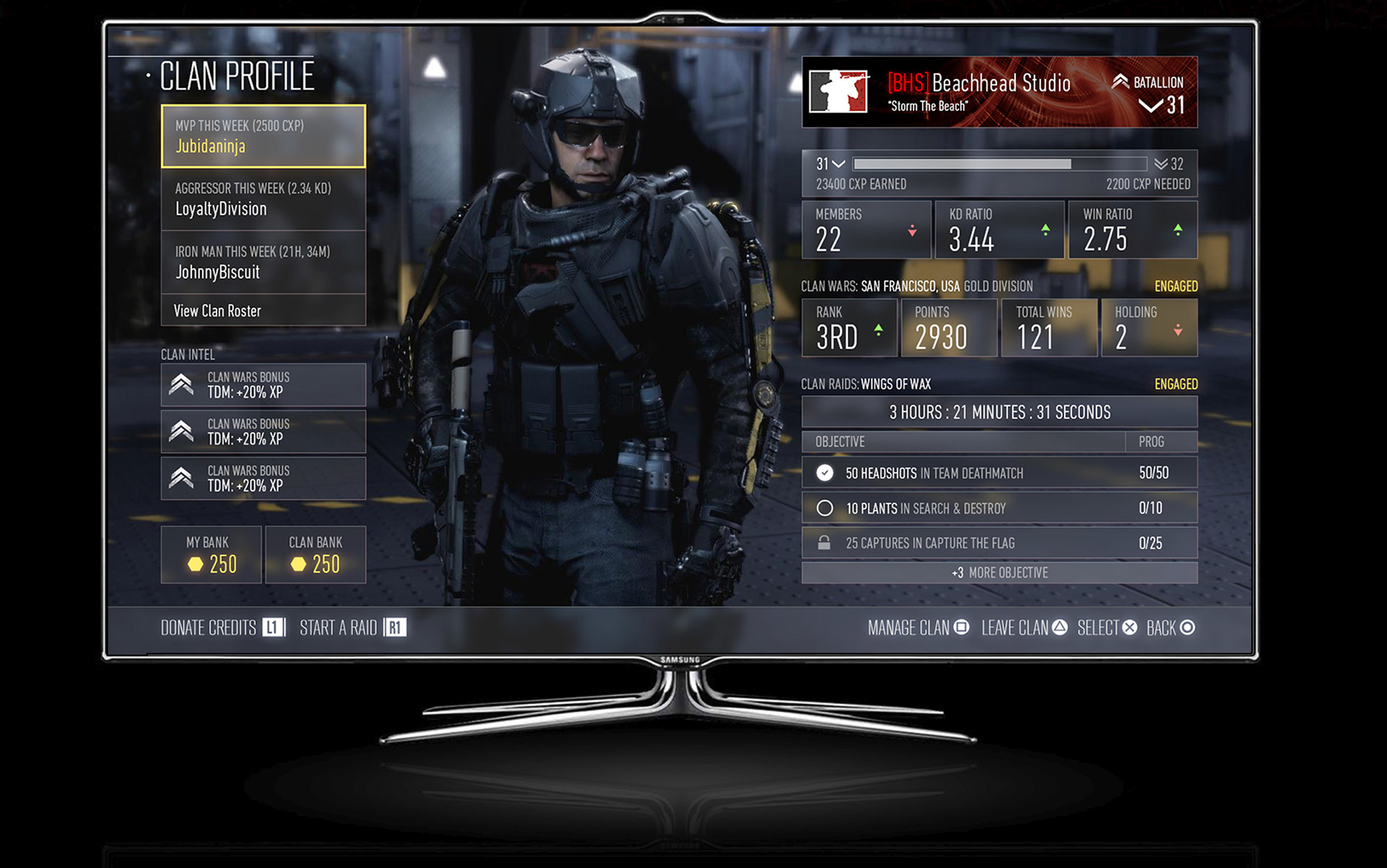Choose the Total Wins tile
Viewport: 1387px width, 868px height.
(x=1048, y=328)
